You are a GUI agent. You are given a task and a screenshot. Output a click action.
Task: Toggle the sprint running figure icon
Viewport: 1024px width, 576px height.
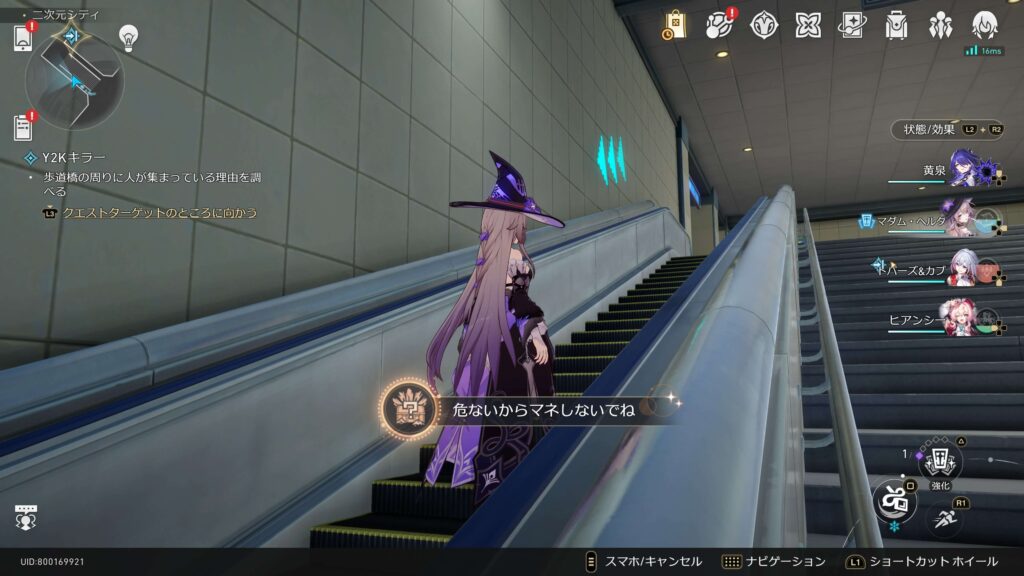click(x=945, y=516)
